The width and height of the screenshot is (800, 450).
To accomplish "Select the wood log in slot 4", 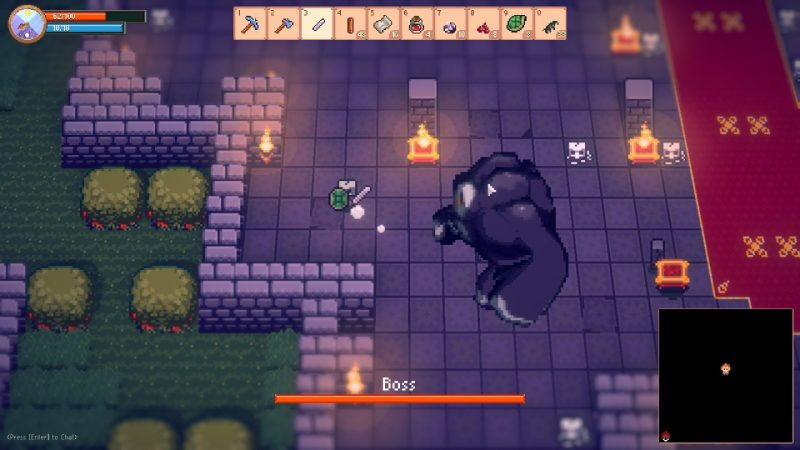I will 350,23.
